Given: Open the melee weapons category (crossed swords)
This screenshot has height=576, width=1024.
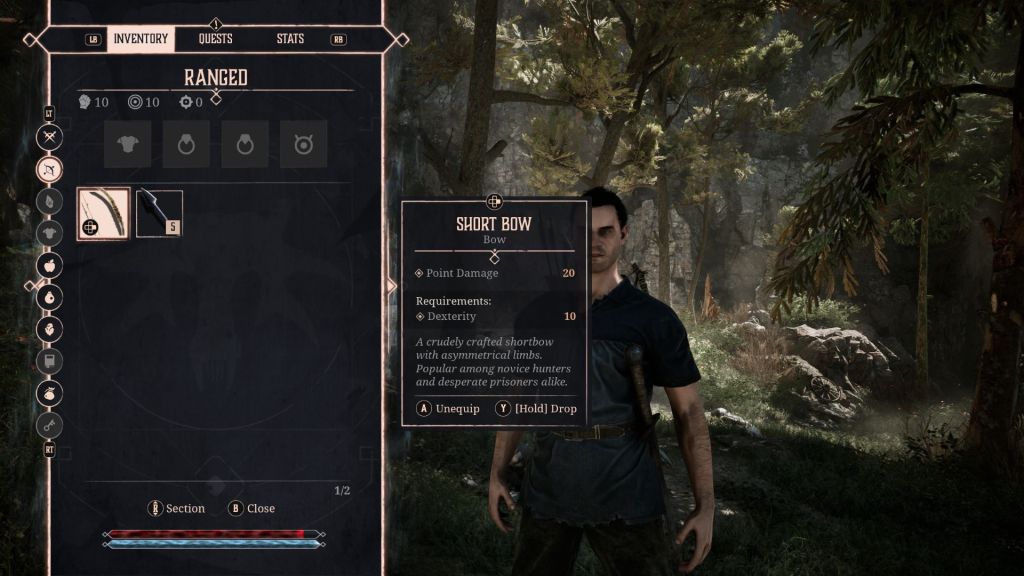Looking at the screenshot, I should [x=49, y=137].
